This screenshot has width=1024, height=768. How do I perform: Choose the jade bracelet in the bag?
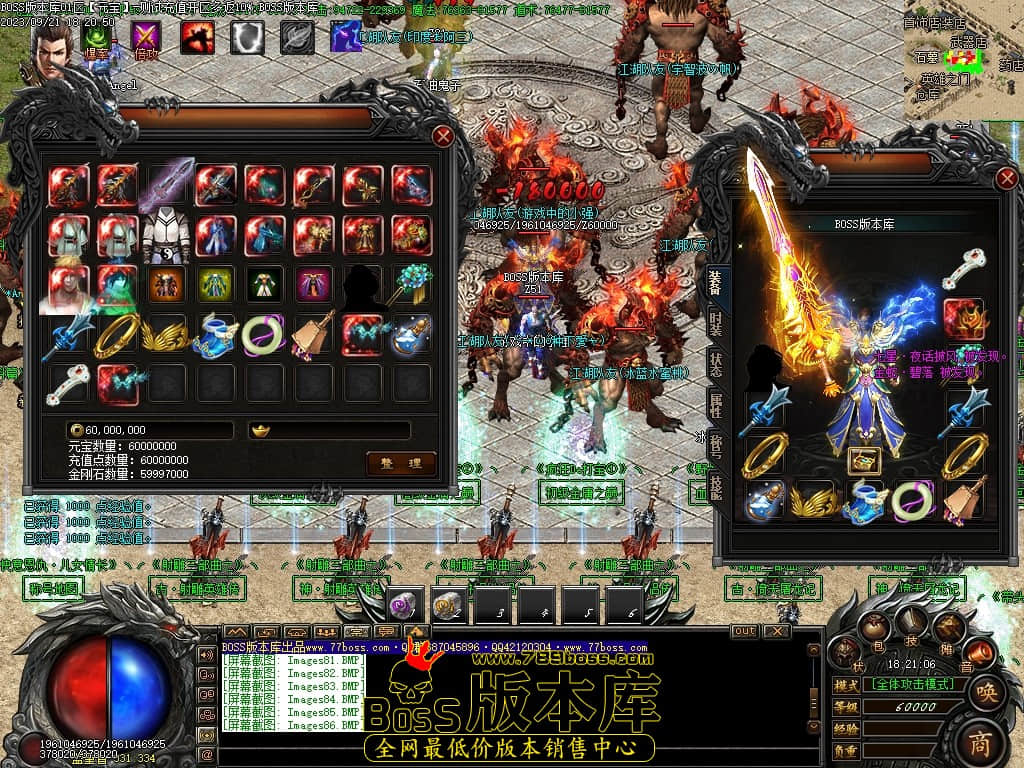pyautogui.click(x=264, y=334)
